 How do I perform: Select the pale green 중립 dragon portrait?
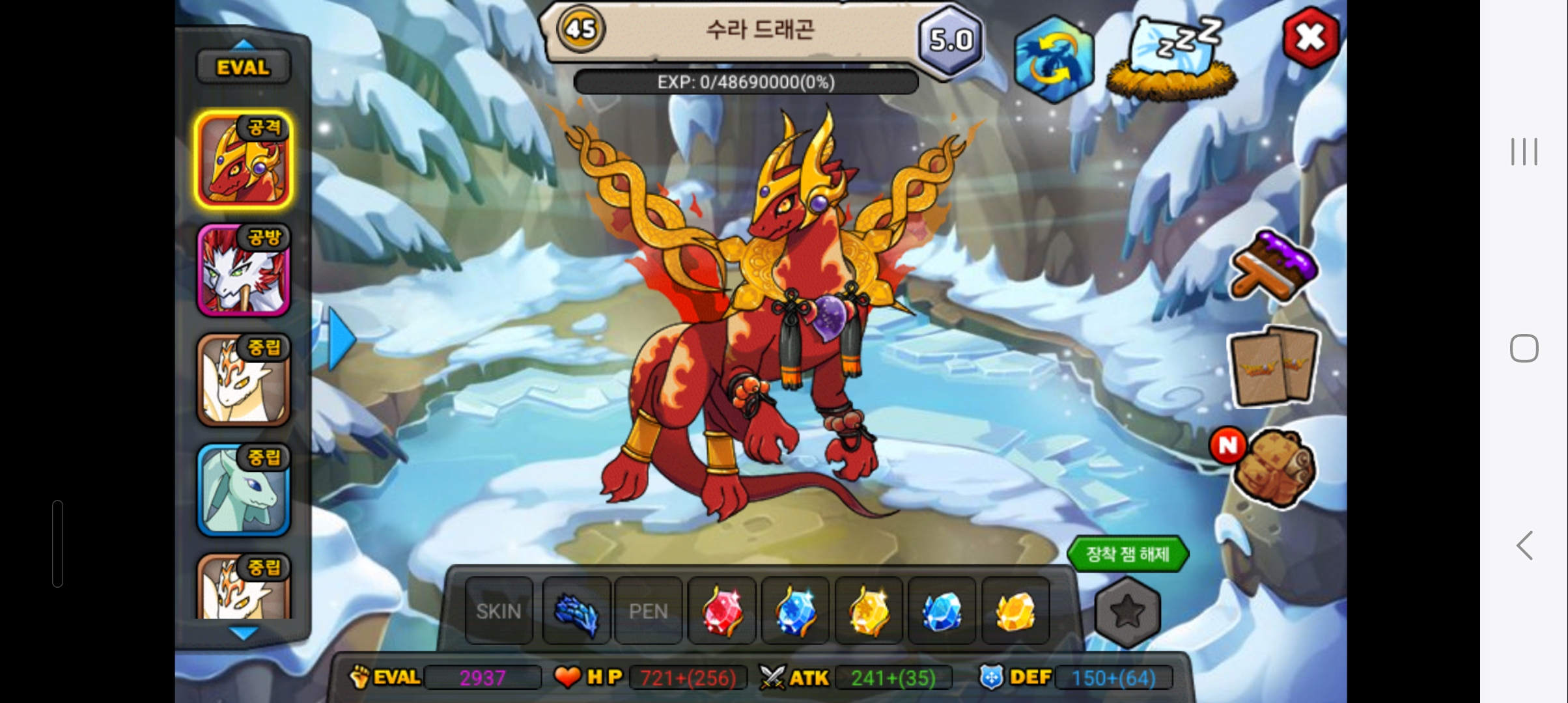tap(244, 491)
